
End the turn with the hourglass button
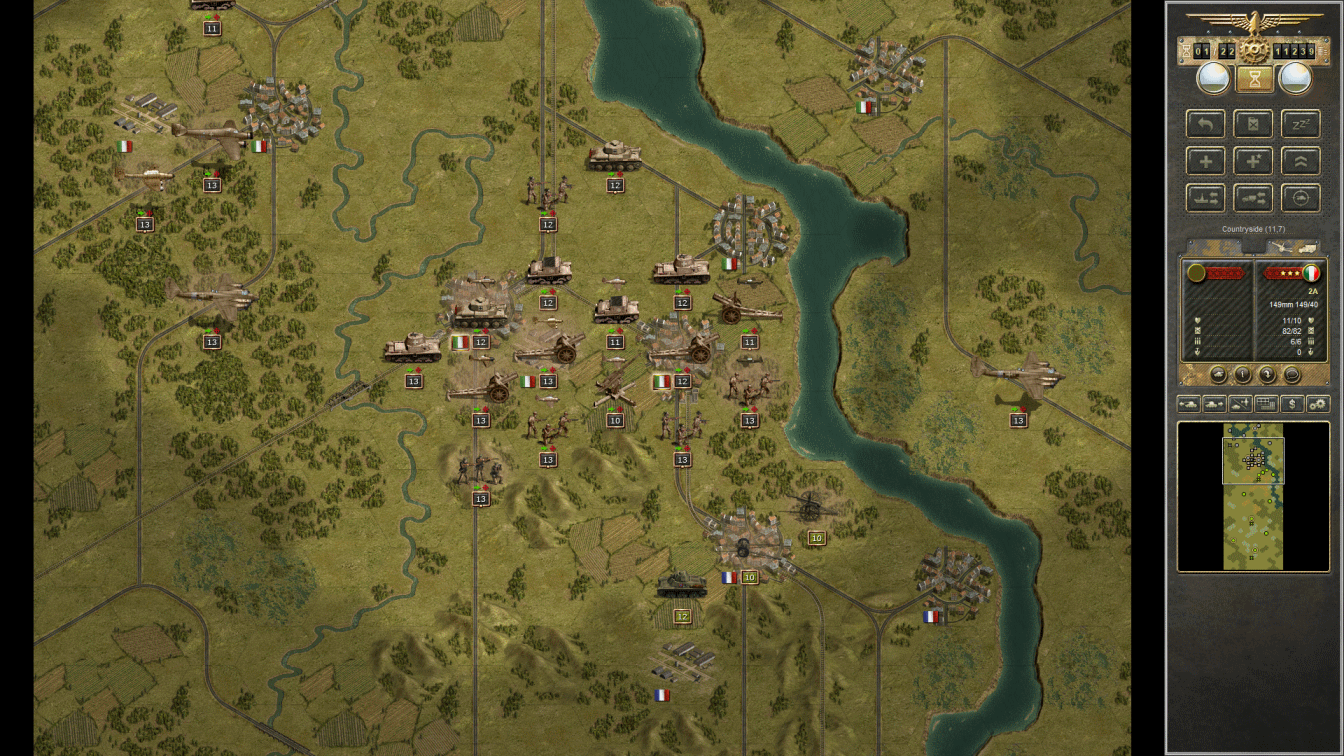tap(1252, 78)
